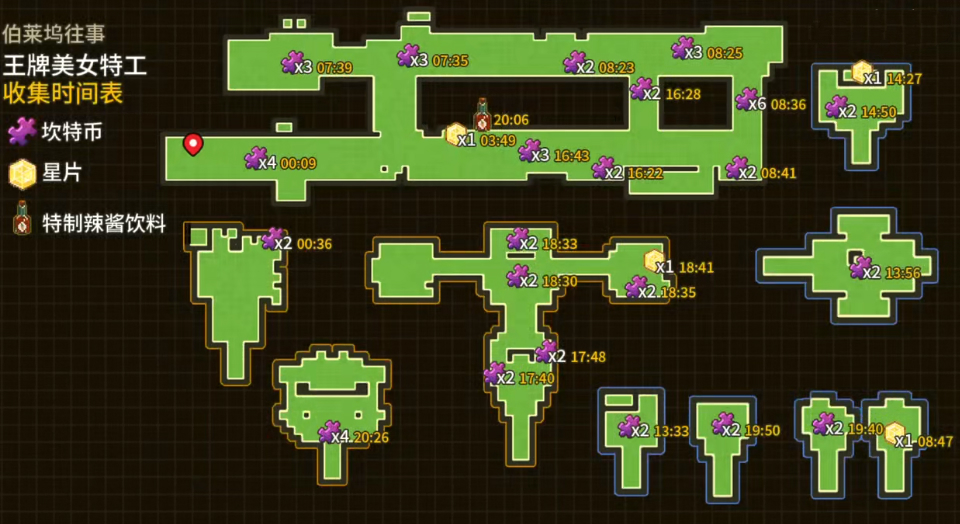Click the x2 coin marker at 13:33
Screen dimensions: 960x524
pos(632,427)
